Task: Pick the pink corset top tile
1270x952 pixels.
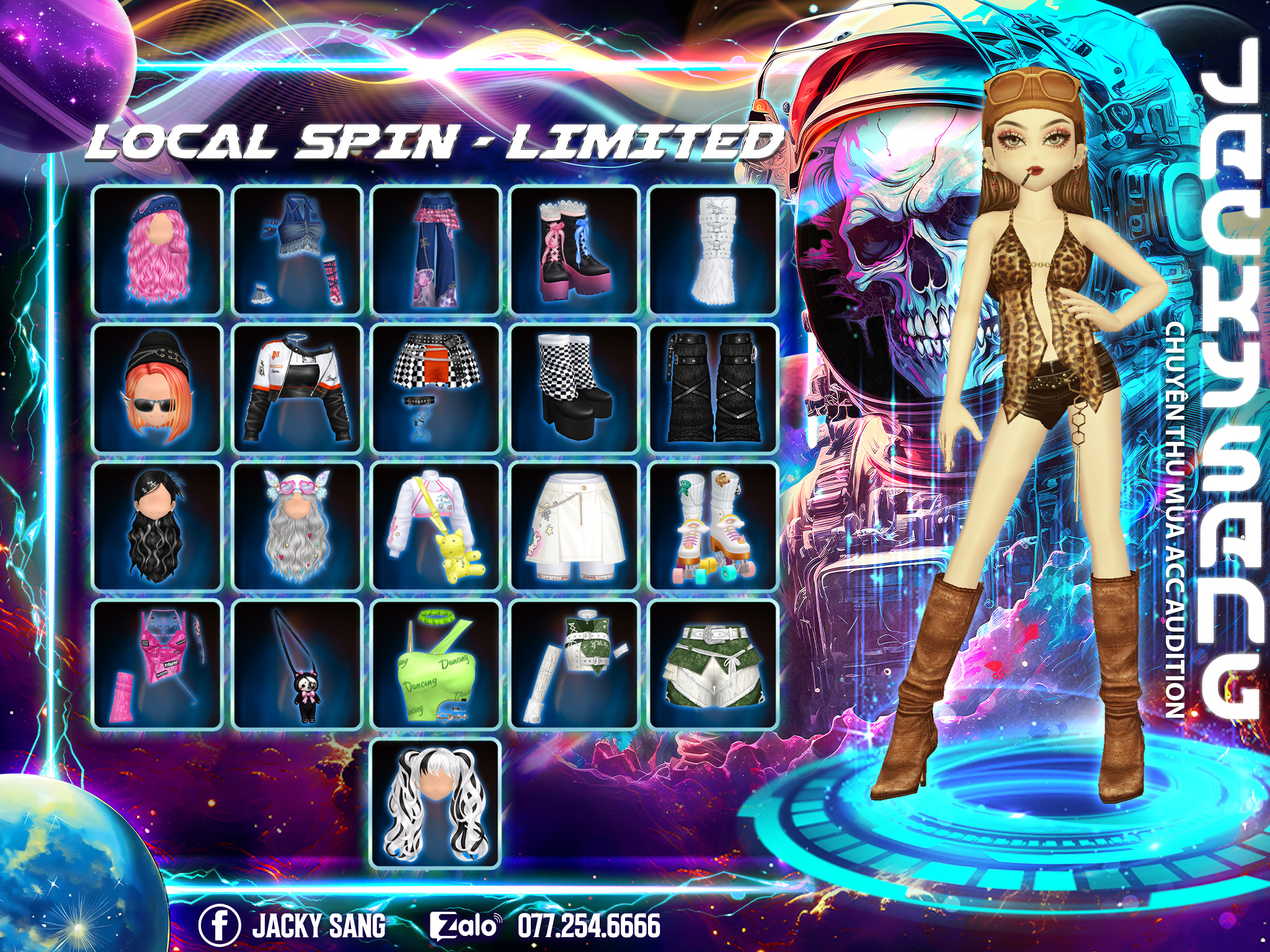Action: pos(158,664)
